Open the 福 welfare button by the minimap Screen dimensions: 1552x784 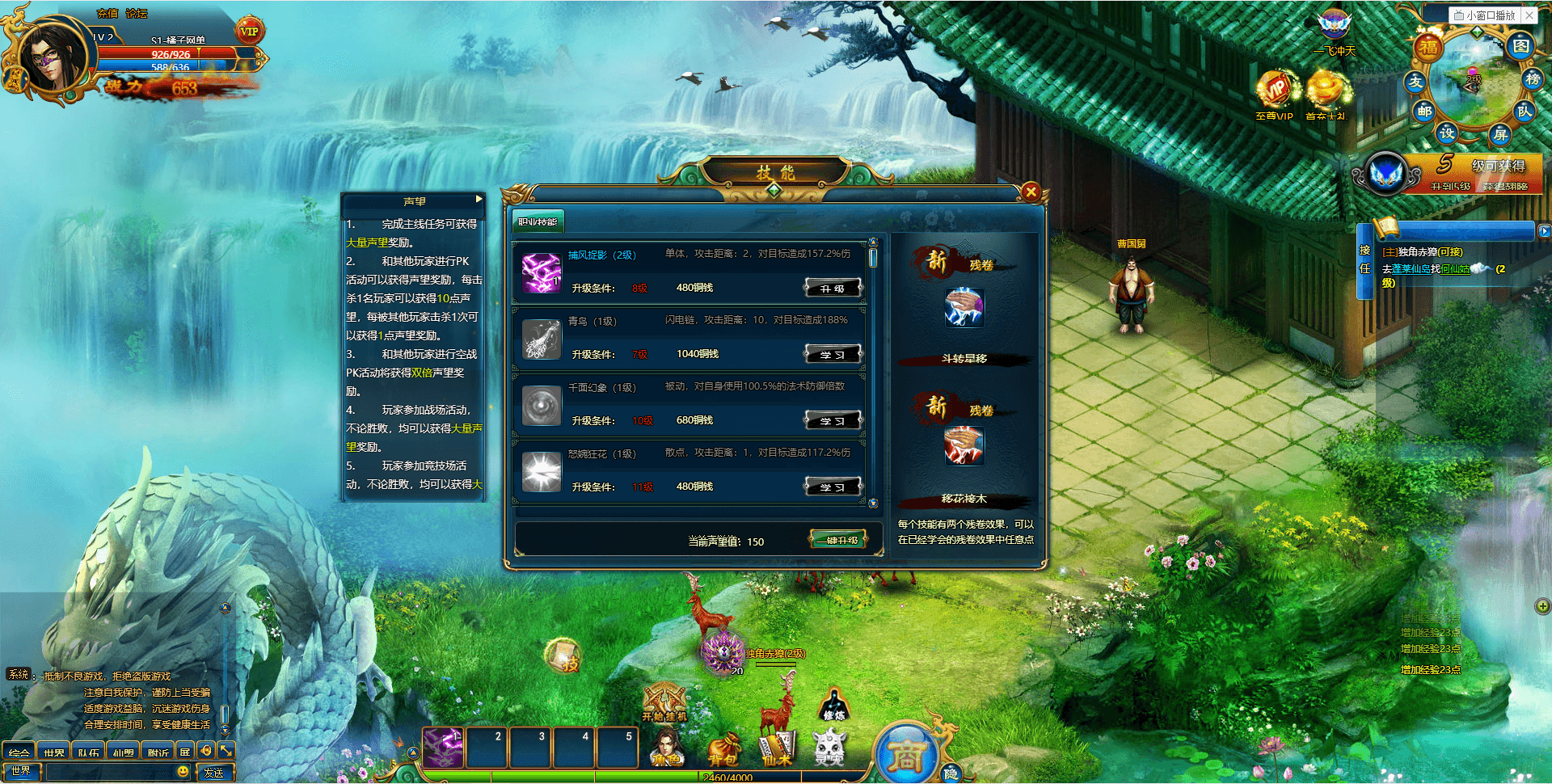(x=1429, y=47)
